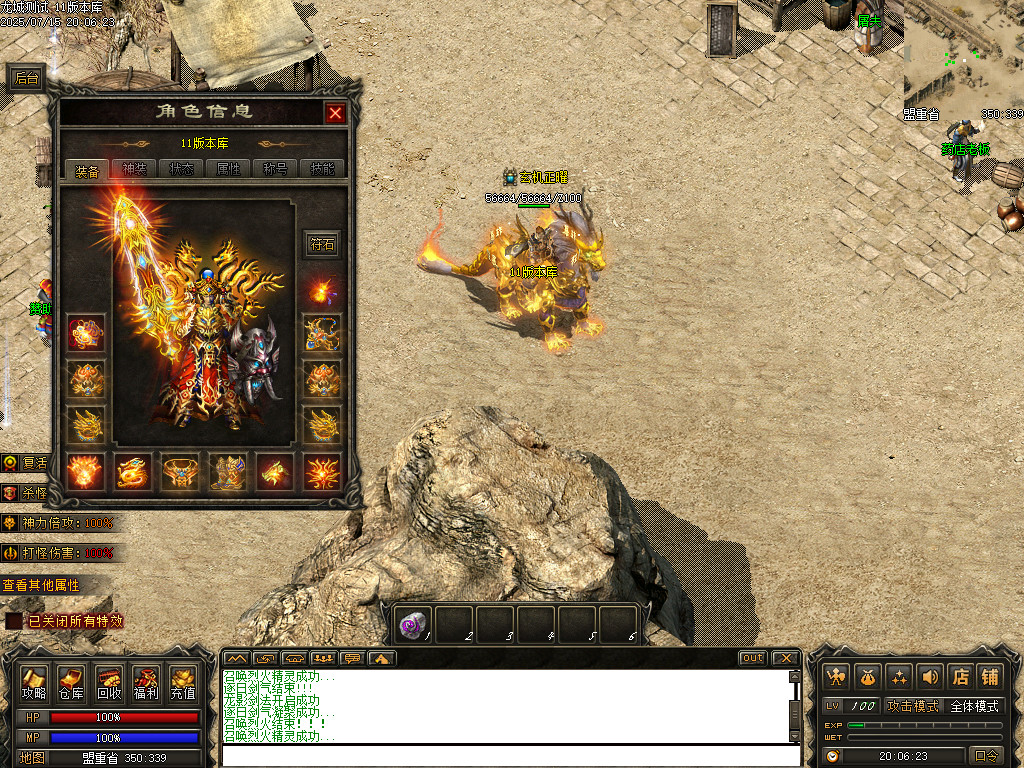Toggle the sound speaker icon
This screenshot has height=768, width=1024.
[930, 676]
